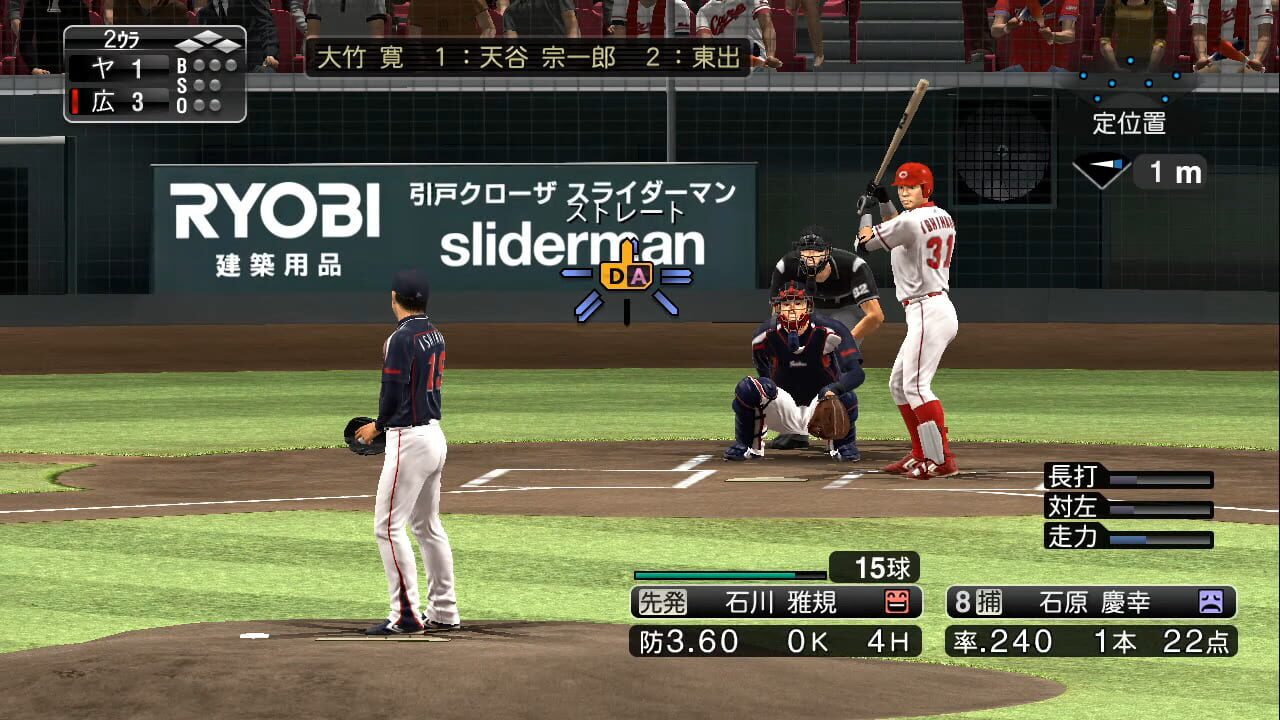Open the base-runner diamond indicator on the scoreboard
1280x720 pixels.
pos(207,42)
